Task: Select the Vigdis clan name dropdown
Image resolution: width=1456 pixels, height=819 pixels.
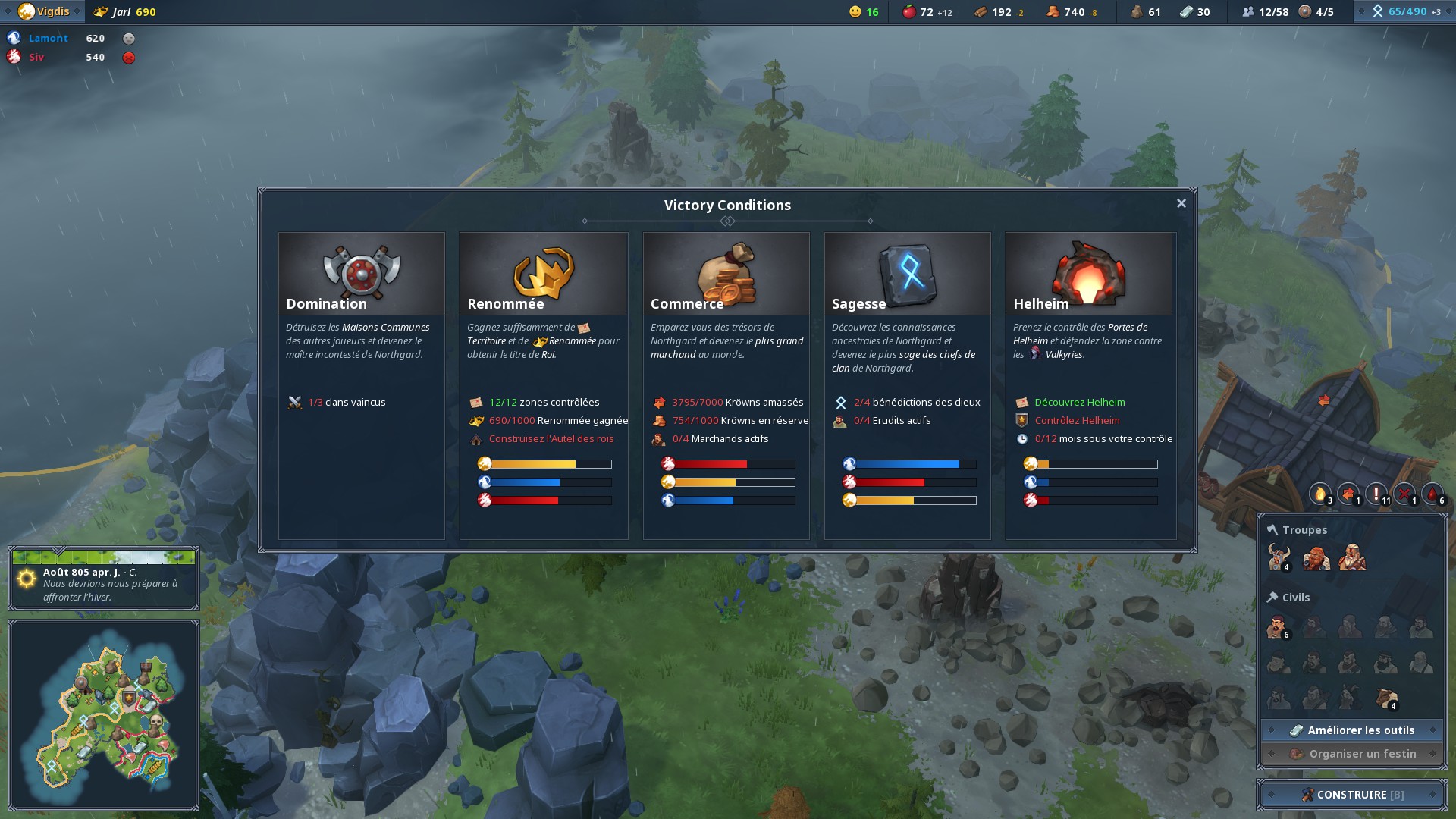Action: point(50,11)
